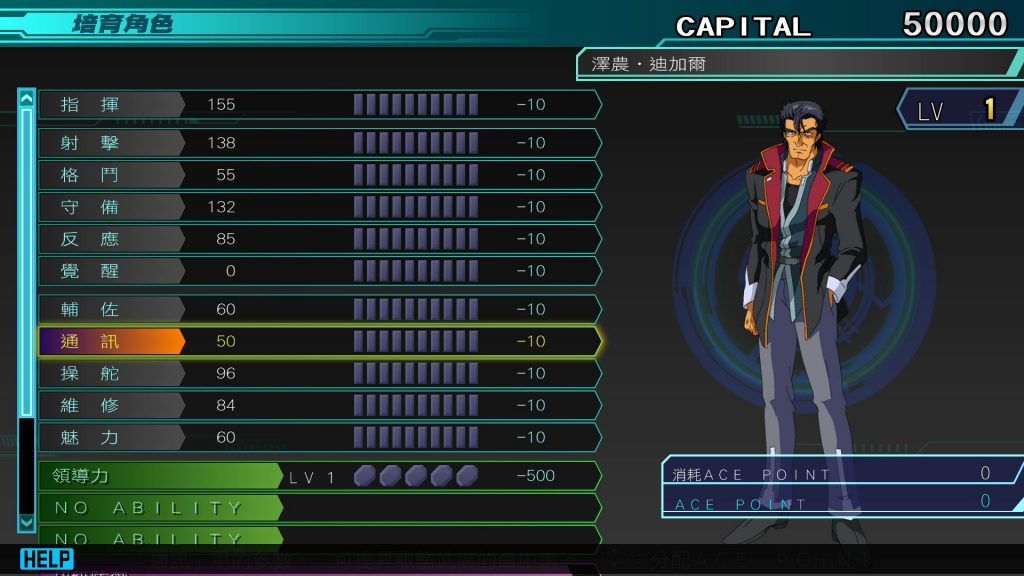Select the 反應 stat row
The height and width of the screenshot is (576, 1024).
click(318, 239)
